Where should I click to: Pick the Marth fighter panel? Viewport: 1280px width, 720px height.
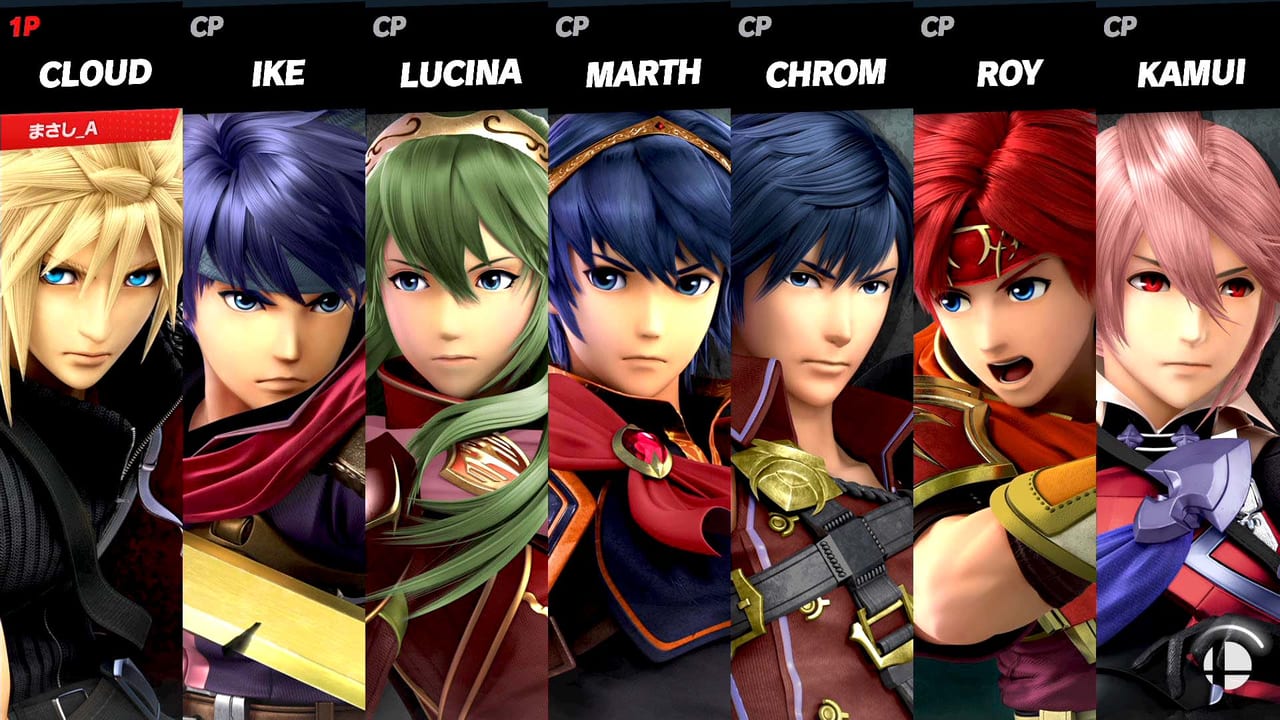[639, 400]
